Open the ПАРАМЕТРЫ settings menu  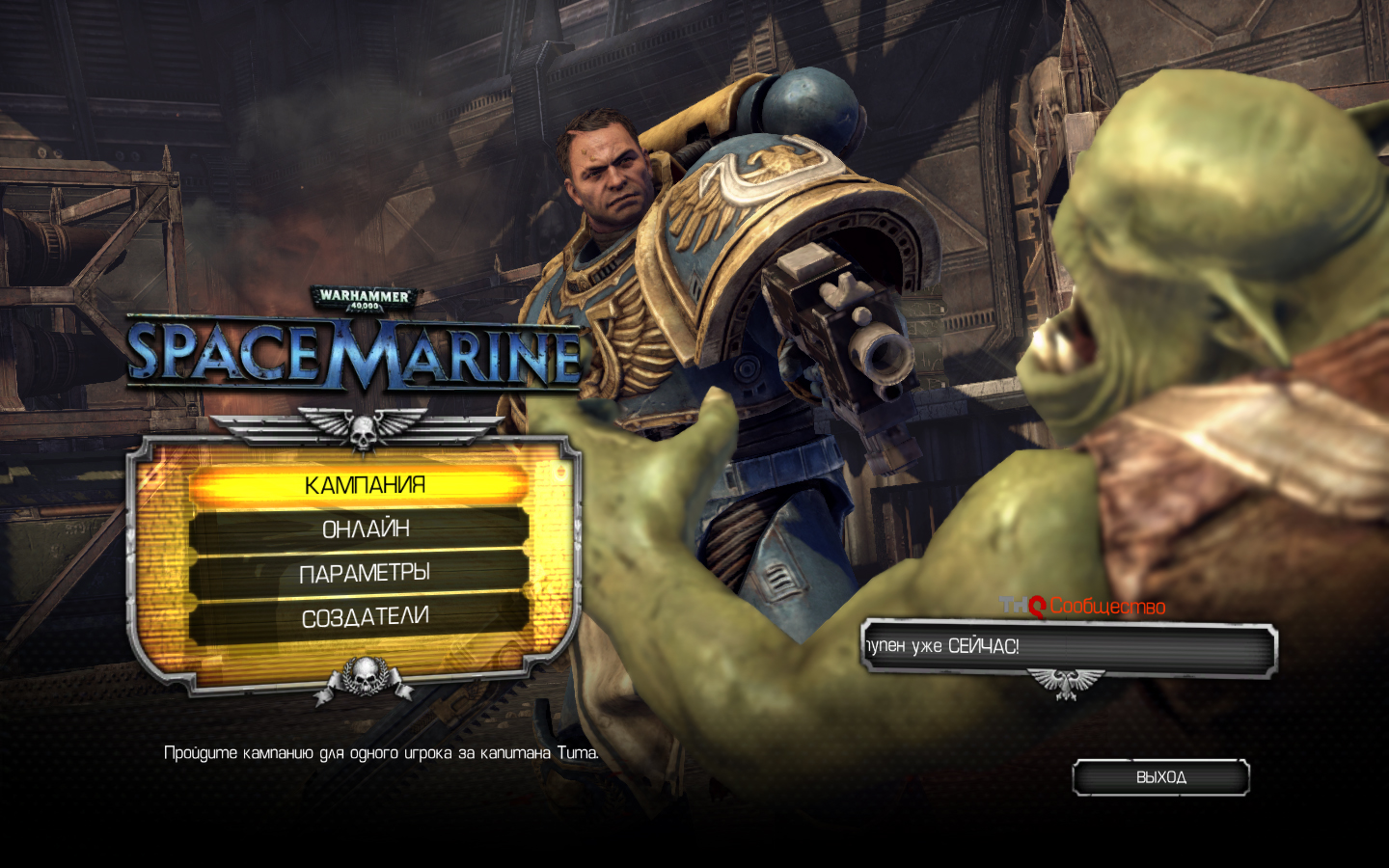tap(364, 574)
